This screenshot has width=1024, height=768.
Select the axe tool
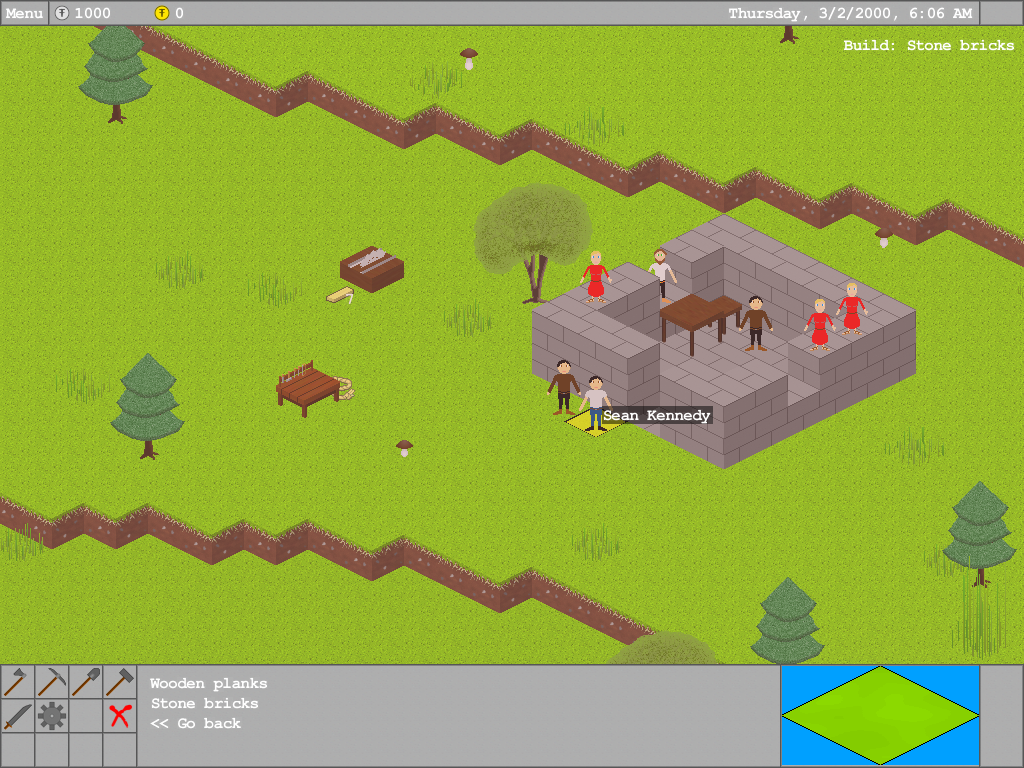17,682
